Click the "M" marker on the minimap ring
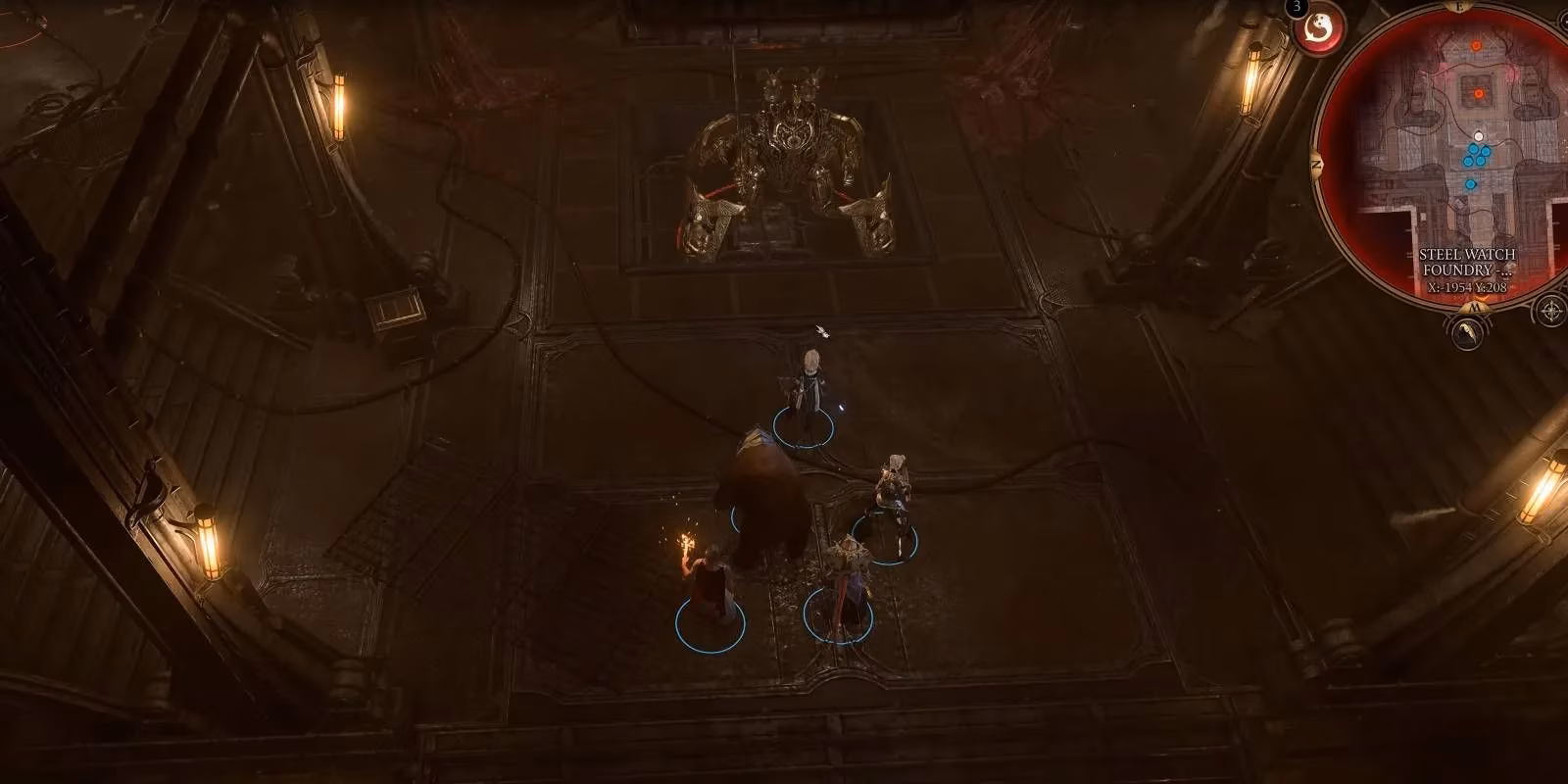The image size is (1568, 784). pyautogui.click(x=1477, y=307)
